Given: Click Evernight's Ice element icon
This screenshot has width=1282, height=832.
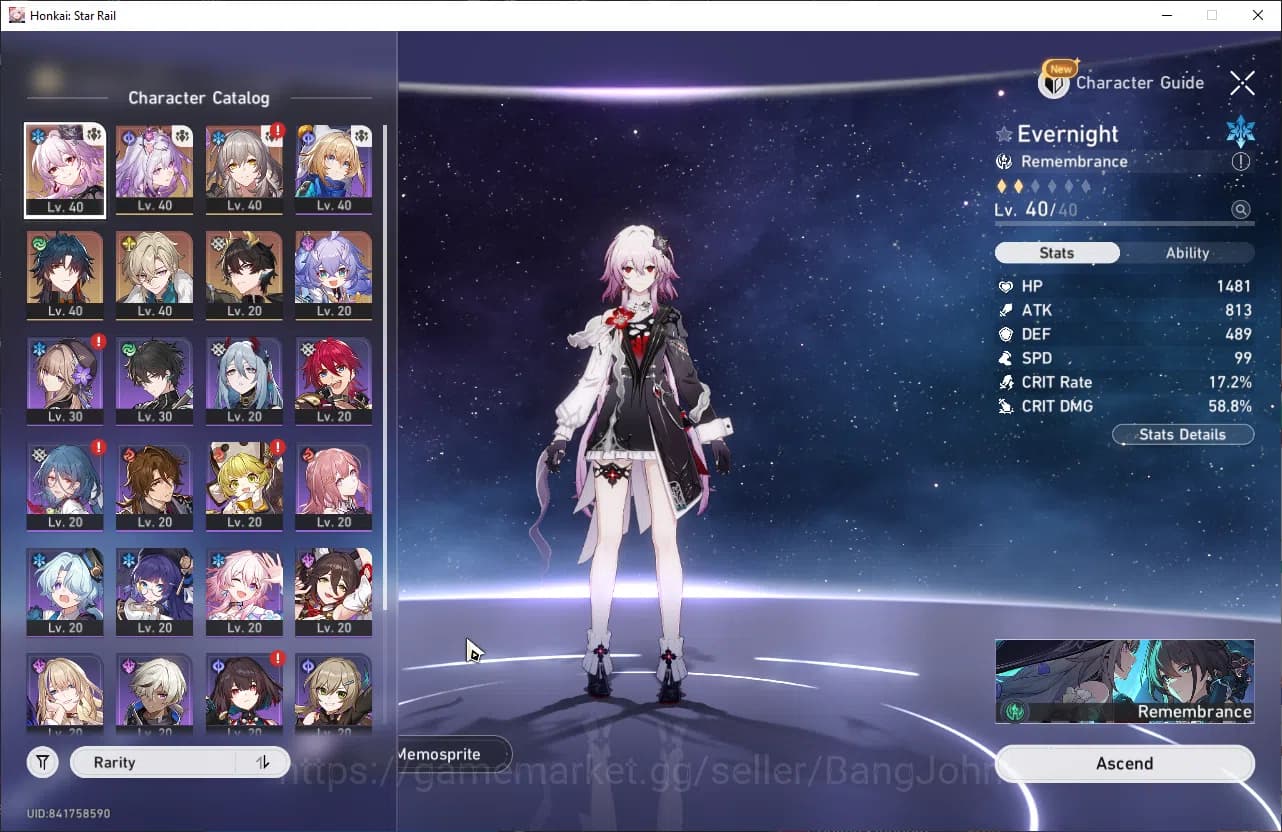Looking at the screenshot, I should click(1240, 130).
